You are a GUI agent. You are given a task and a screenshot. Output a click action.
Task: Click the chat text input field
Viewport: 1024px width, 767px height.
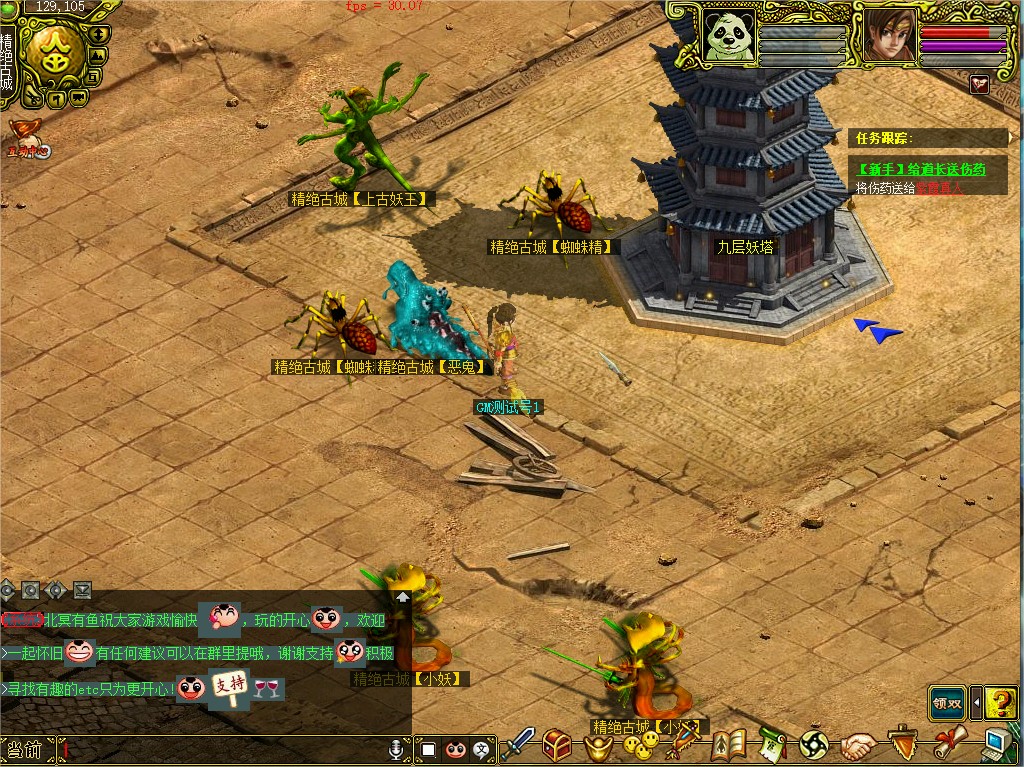click(x=220, y=748)
